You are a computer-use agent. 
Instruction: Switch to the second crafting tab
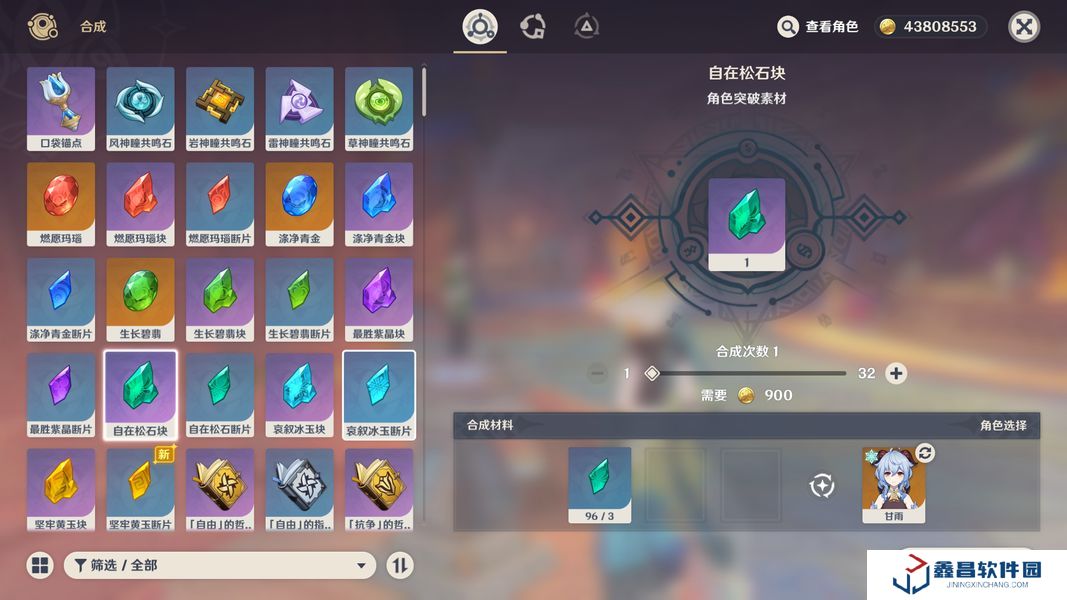click(533, 27)
